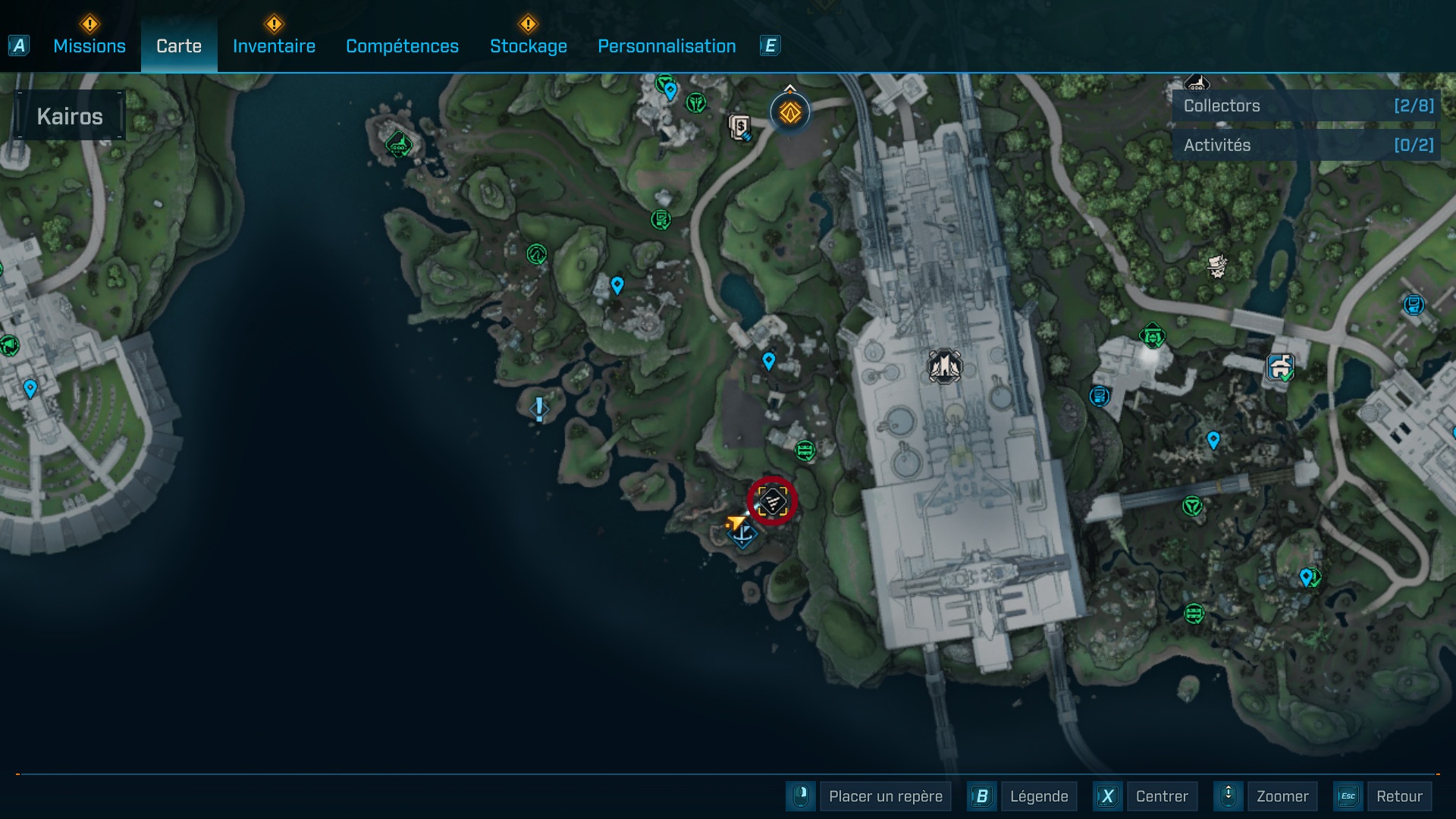
Task: Open the Légende
Action: (1040, 796)
